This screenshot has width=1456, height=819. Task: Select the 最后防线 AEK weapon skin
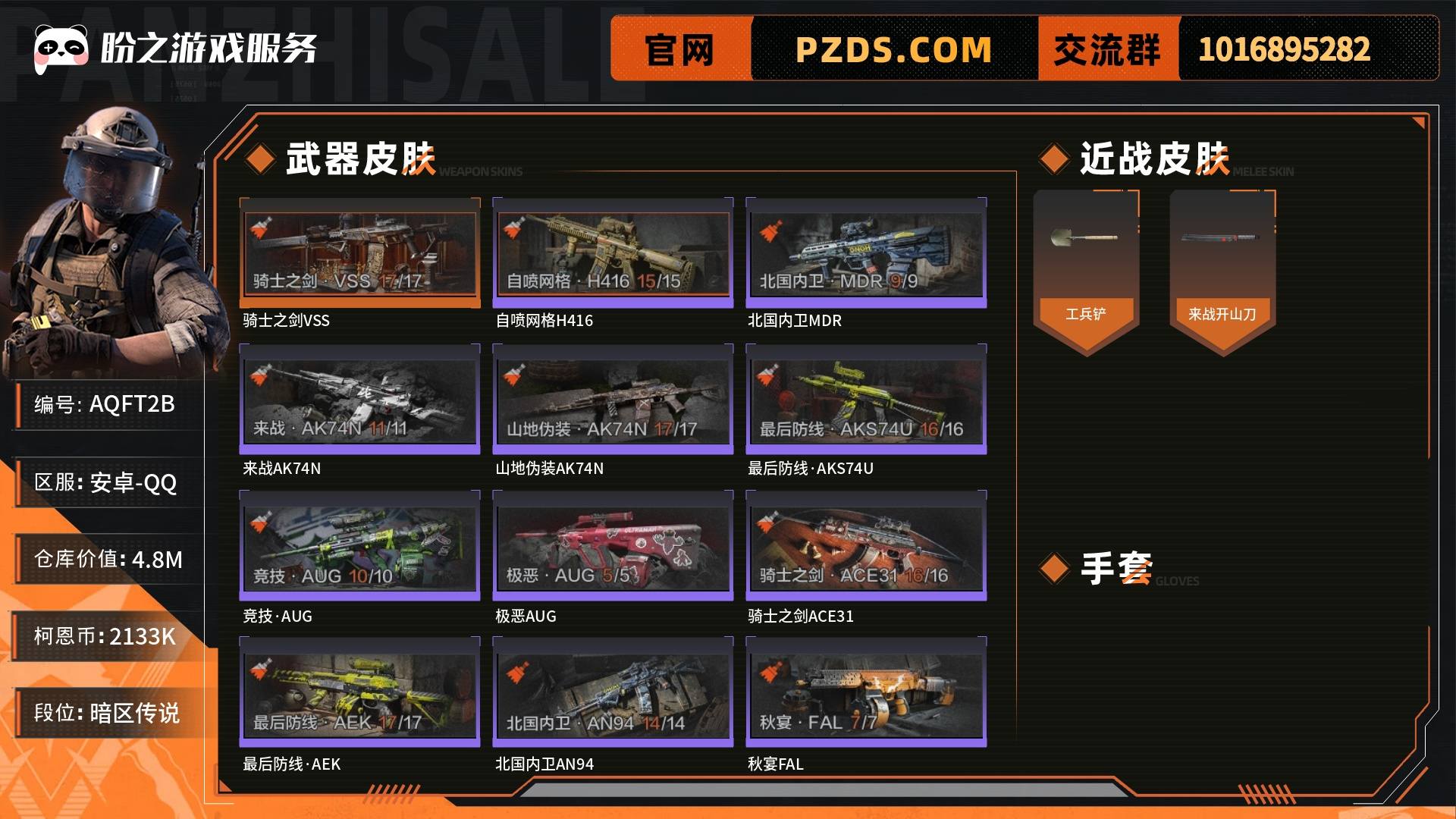[x=359, y=694]
